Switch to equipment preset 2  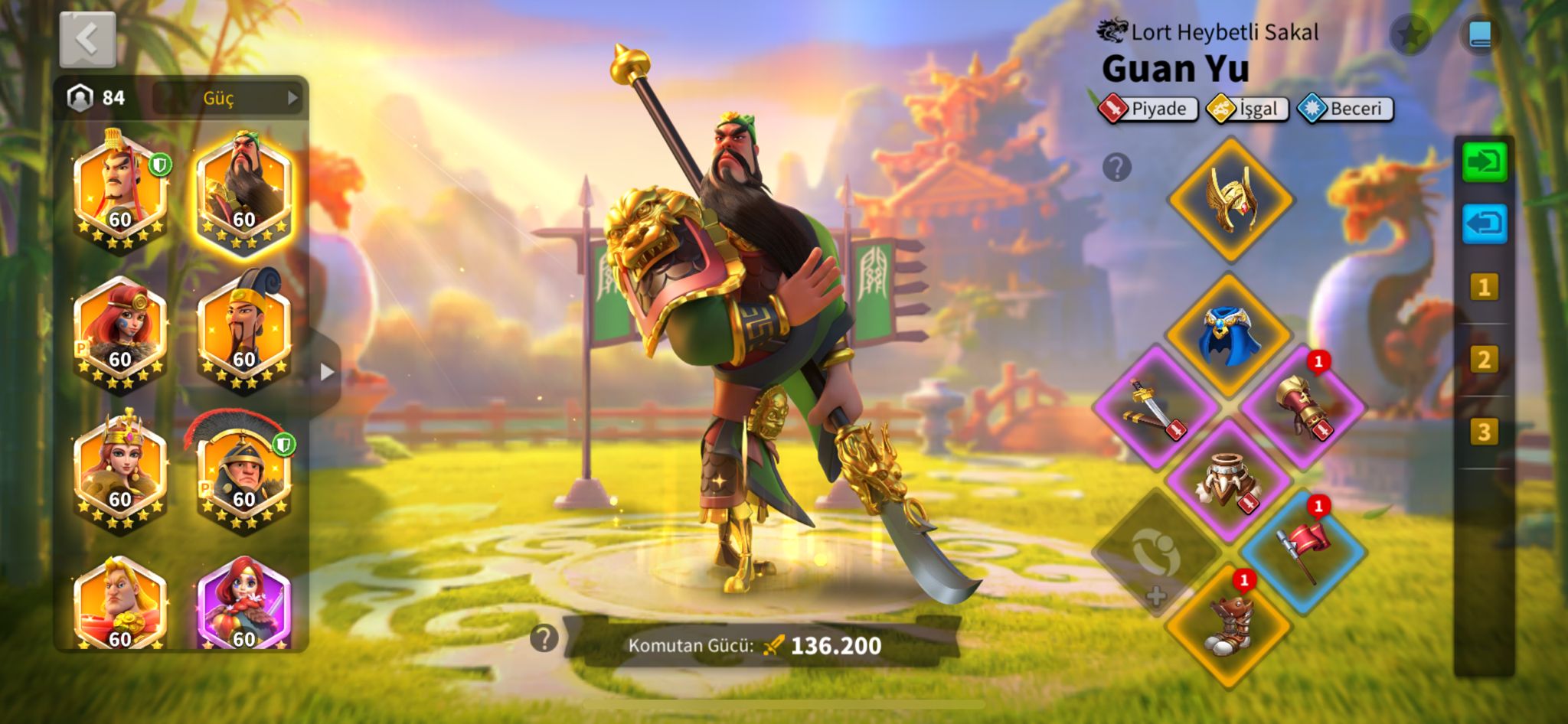pyautogui.click(x=1484, y=360)
